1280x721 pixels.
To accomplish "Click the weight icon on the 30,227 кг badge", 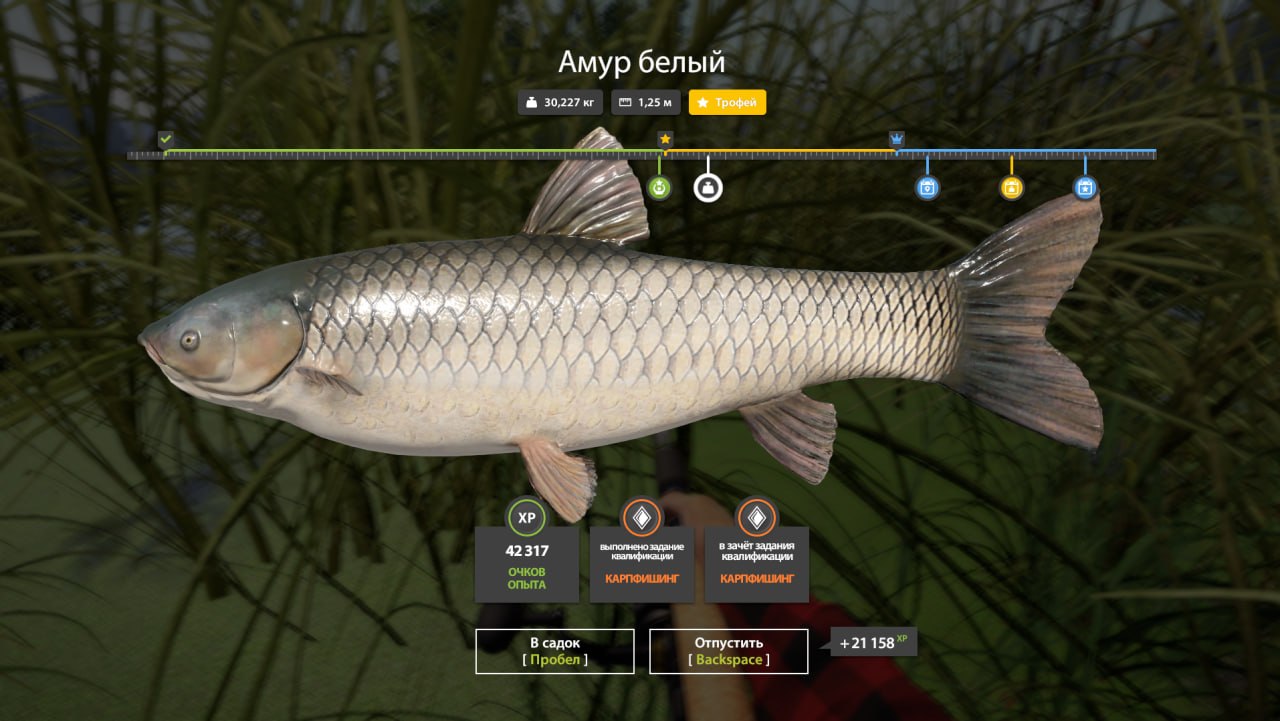I will coord(531,101).
